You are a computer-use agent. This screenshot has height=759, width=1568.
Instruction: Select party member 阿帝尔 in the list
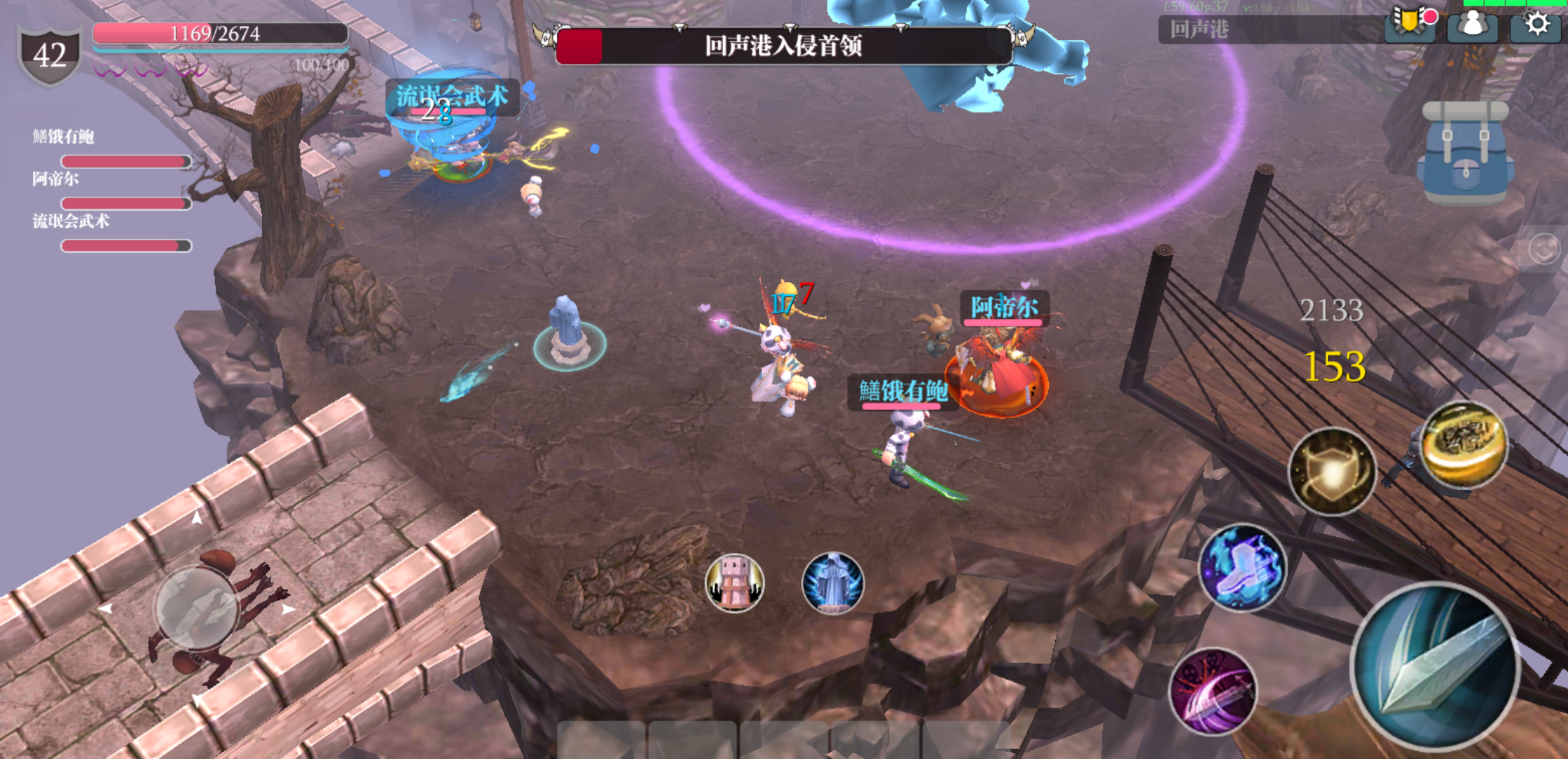(56, 179)
